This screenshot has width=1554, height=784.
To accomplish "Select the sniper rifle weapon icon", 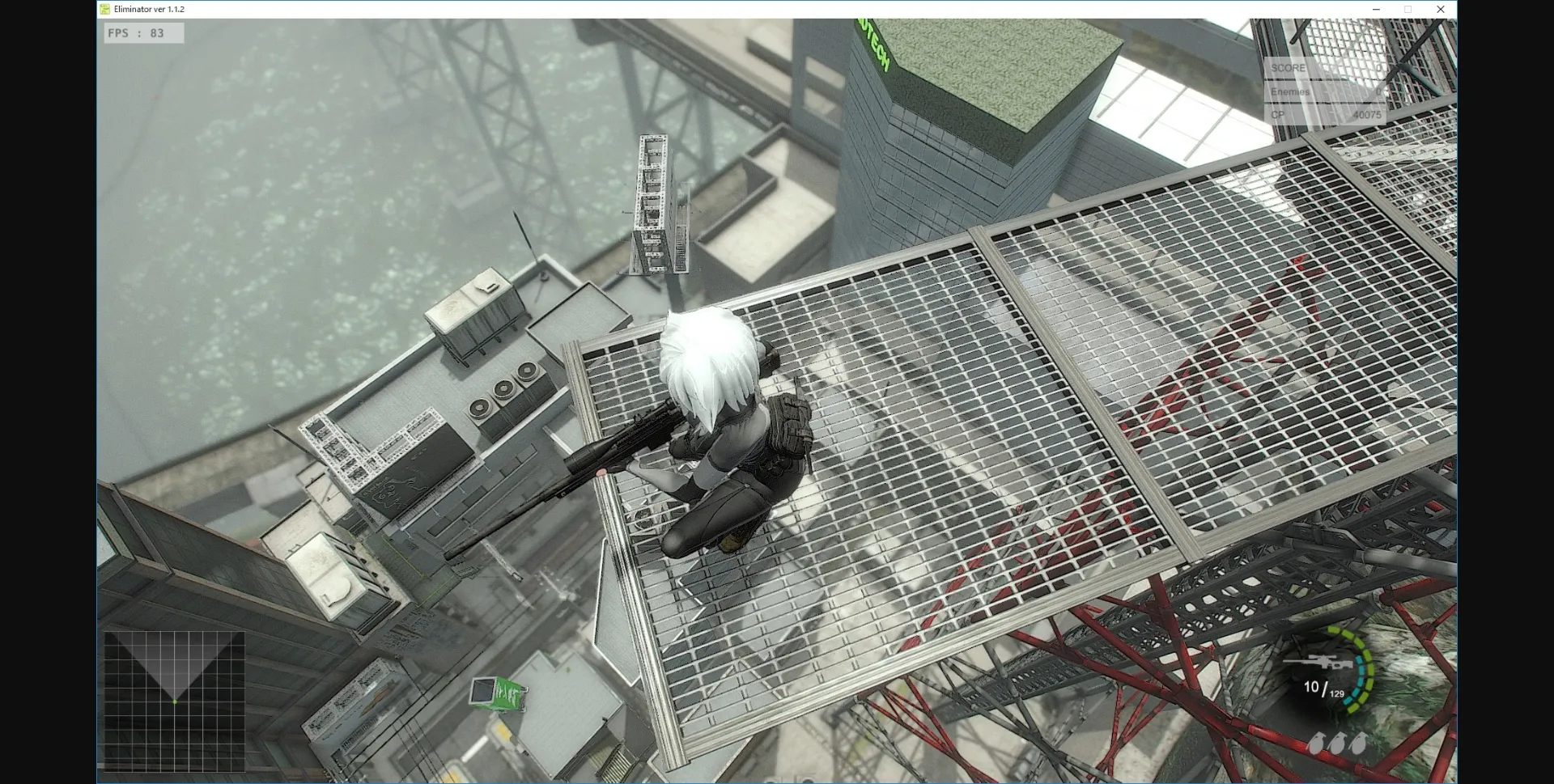I will (1318, 662).
